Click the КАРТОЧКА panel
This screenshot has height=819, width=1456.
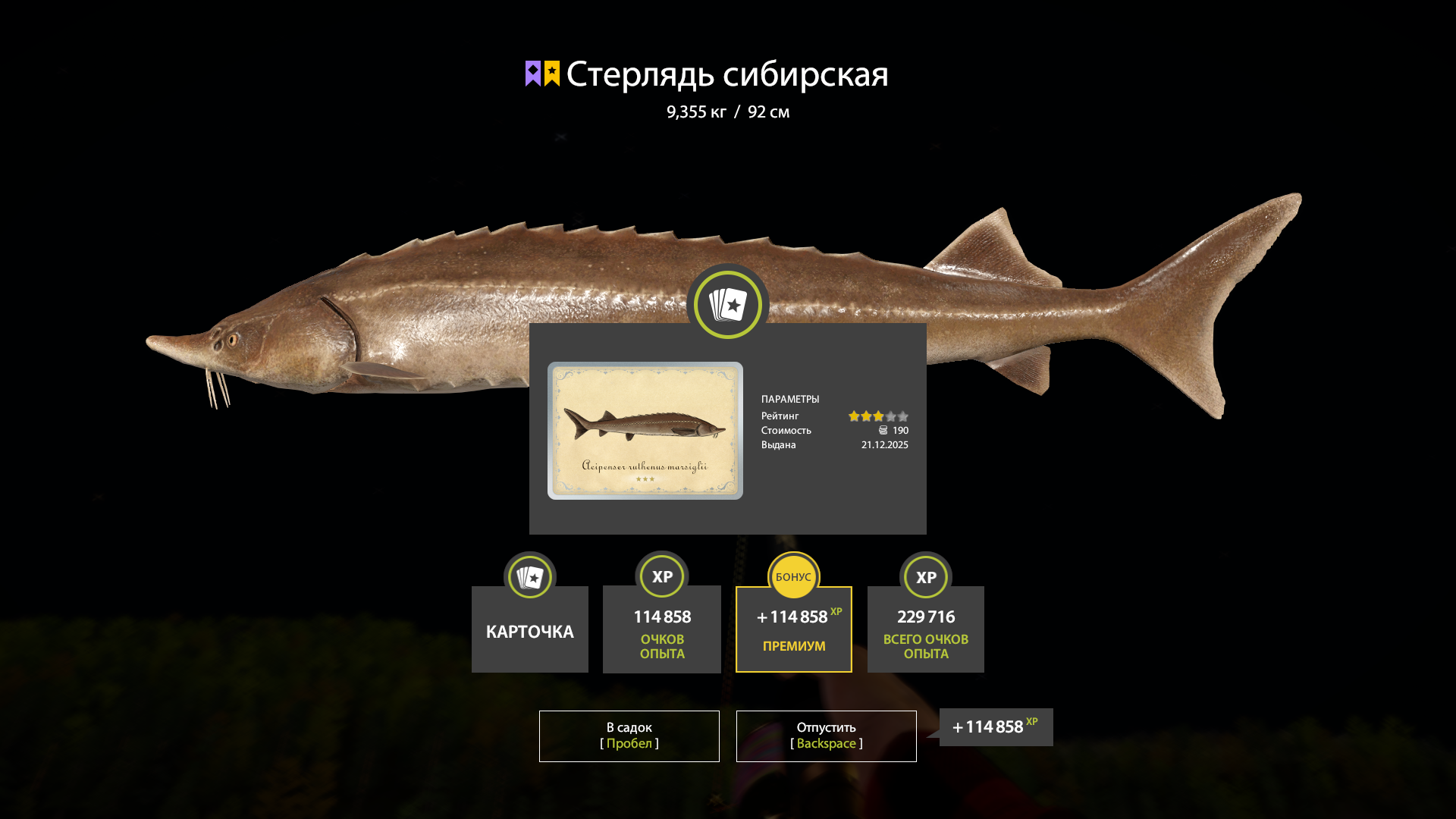pyautogui.click(x=529, y=630)
